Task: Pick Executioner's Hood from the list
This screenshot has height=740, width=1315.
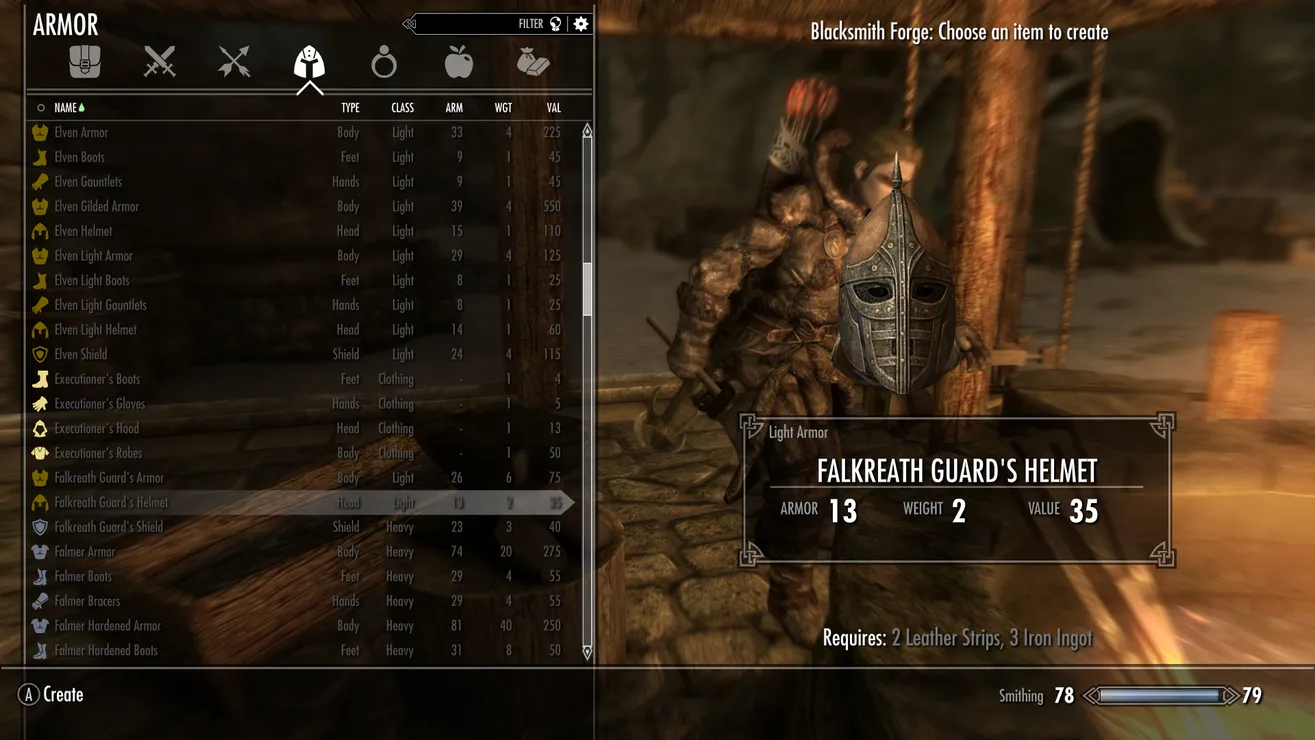Action: (x=96, y=429)
